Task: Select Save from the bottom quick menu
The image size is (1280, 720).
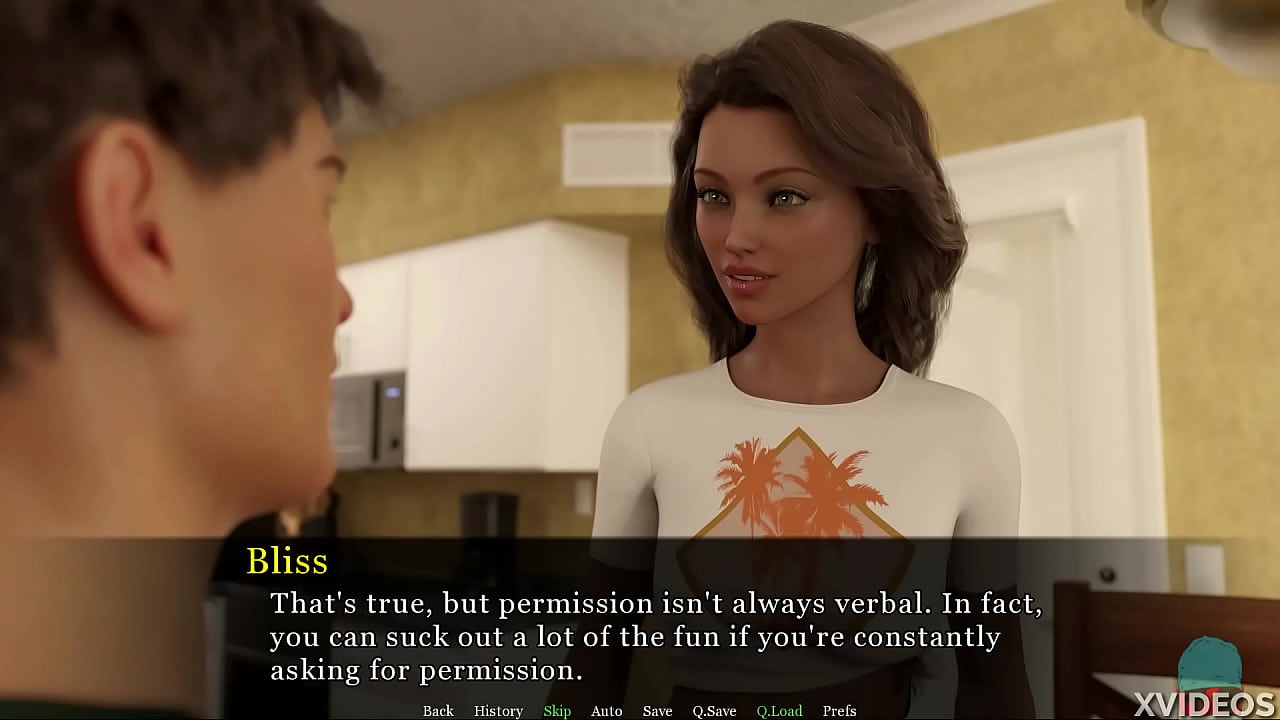Action: pyautogui.click(x=657, y=710)
